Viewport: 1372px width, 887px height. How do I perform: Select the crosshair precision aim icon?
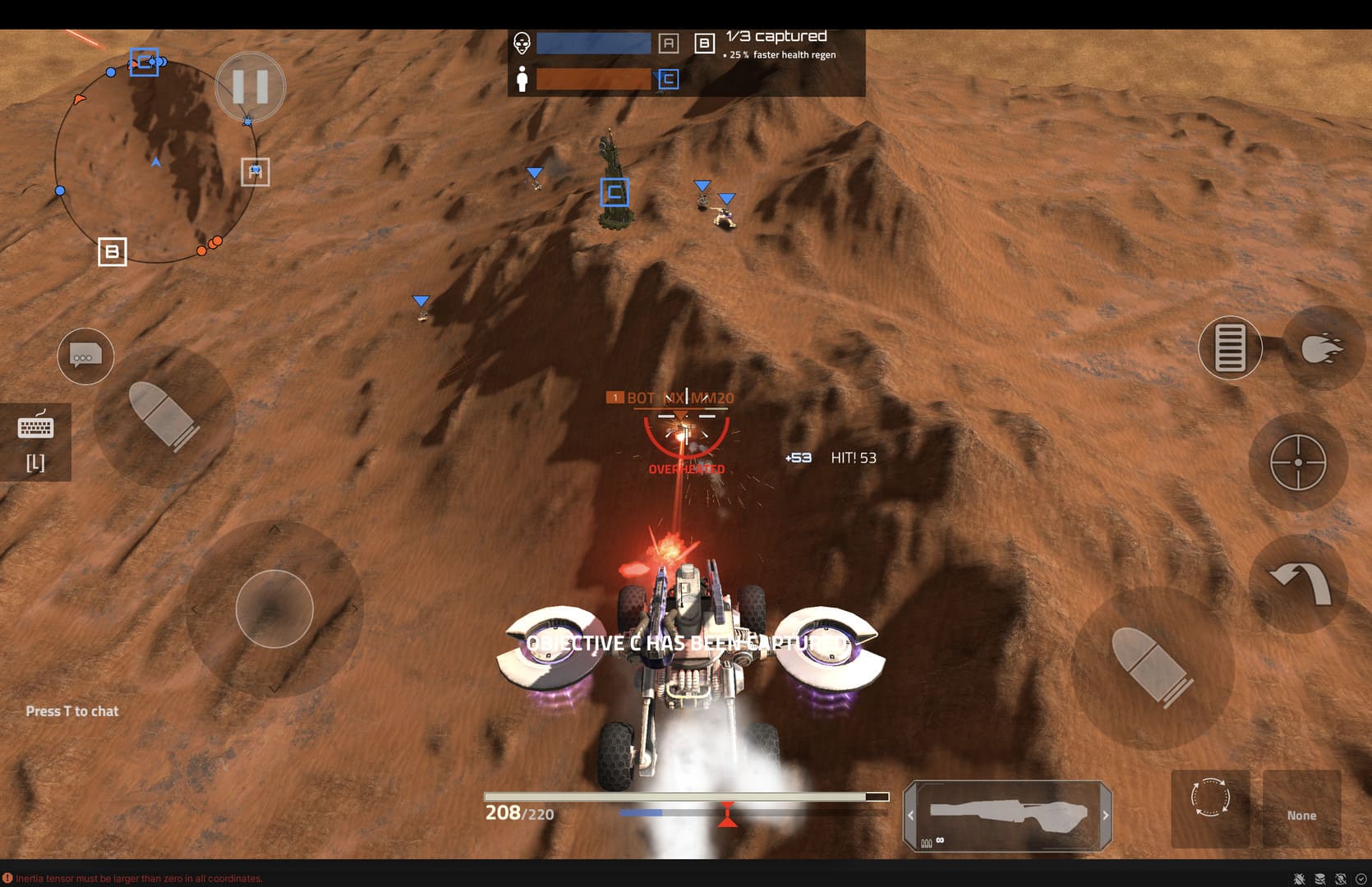click(1299, 462)
